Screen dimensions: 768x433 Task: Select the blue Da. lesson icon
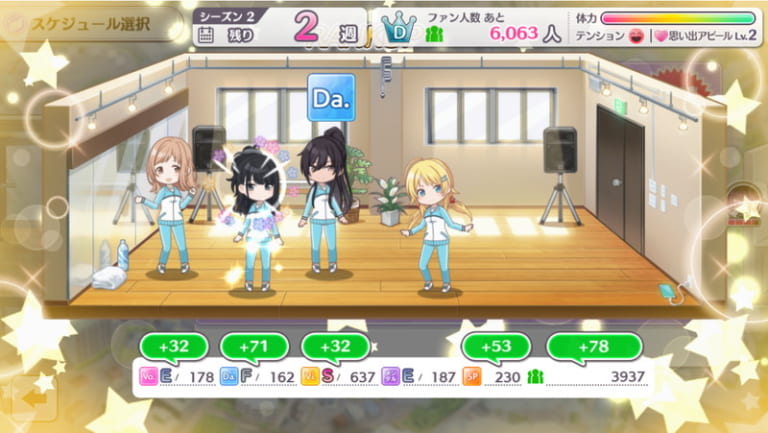point(331,97)
